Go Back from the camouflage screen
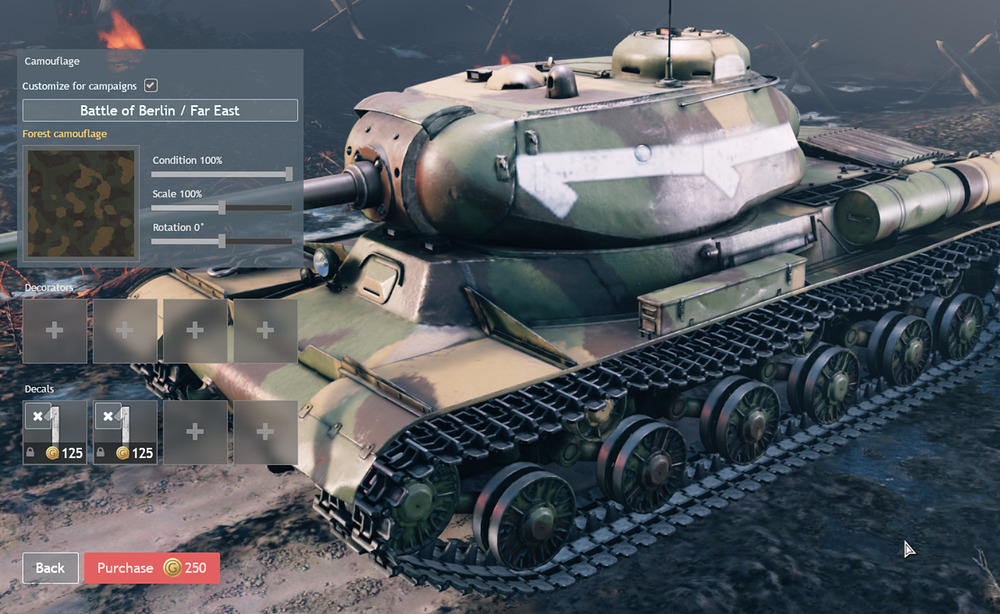1000x614 pixels. pyautogui.click(x=50, y=568)
